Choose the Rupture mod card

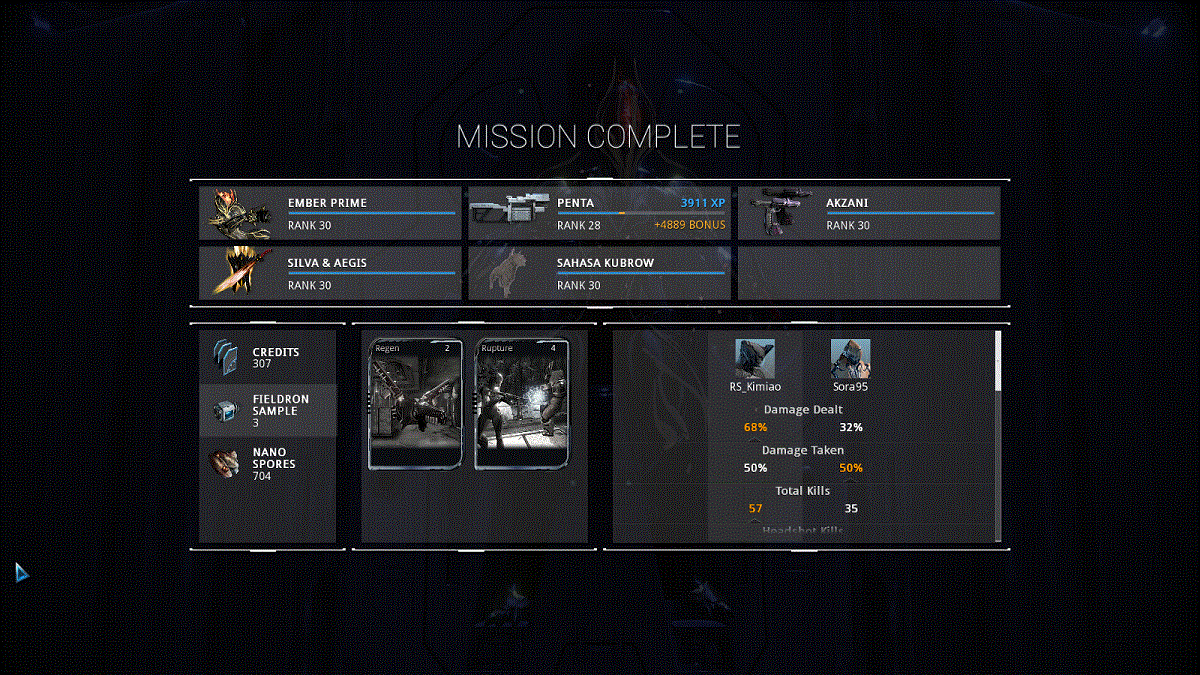point(521,404)
